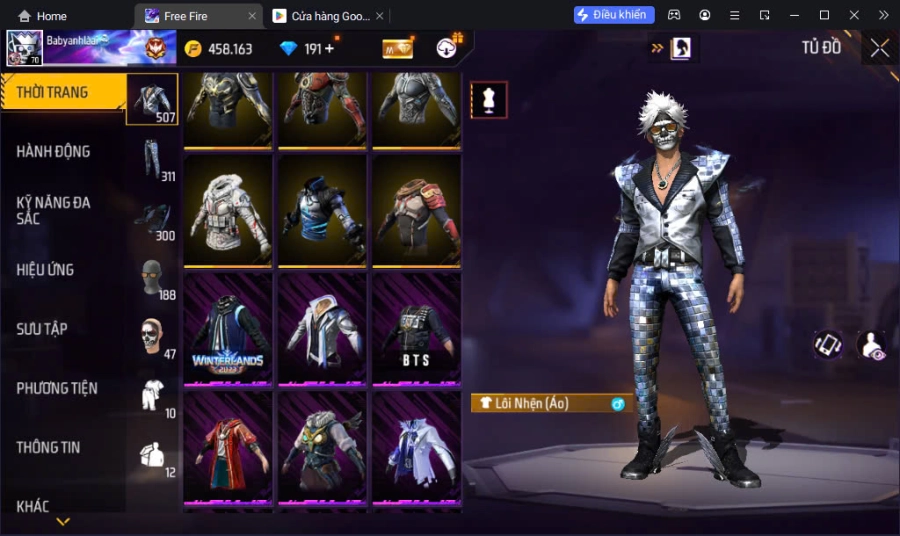Open the Thời Trang category
This screenshot has height=536, width=900.
click(x=53, y=93)
